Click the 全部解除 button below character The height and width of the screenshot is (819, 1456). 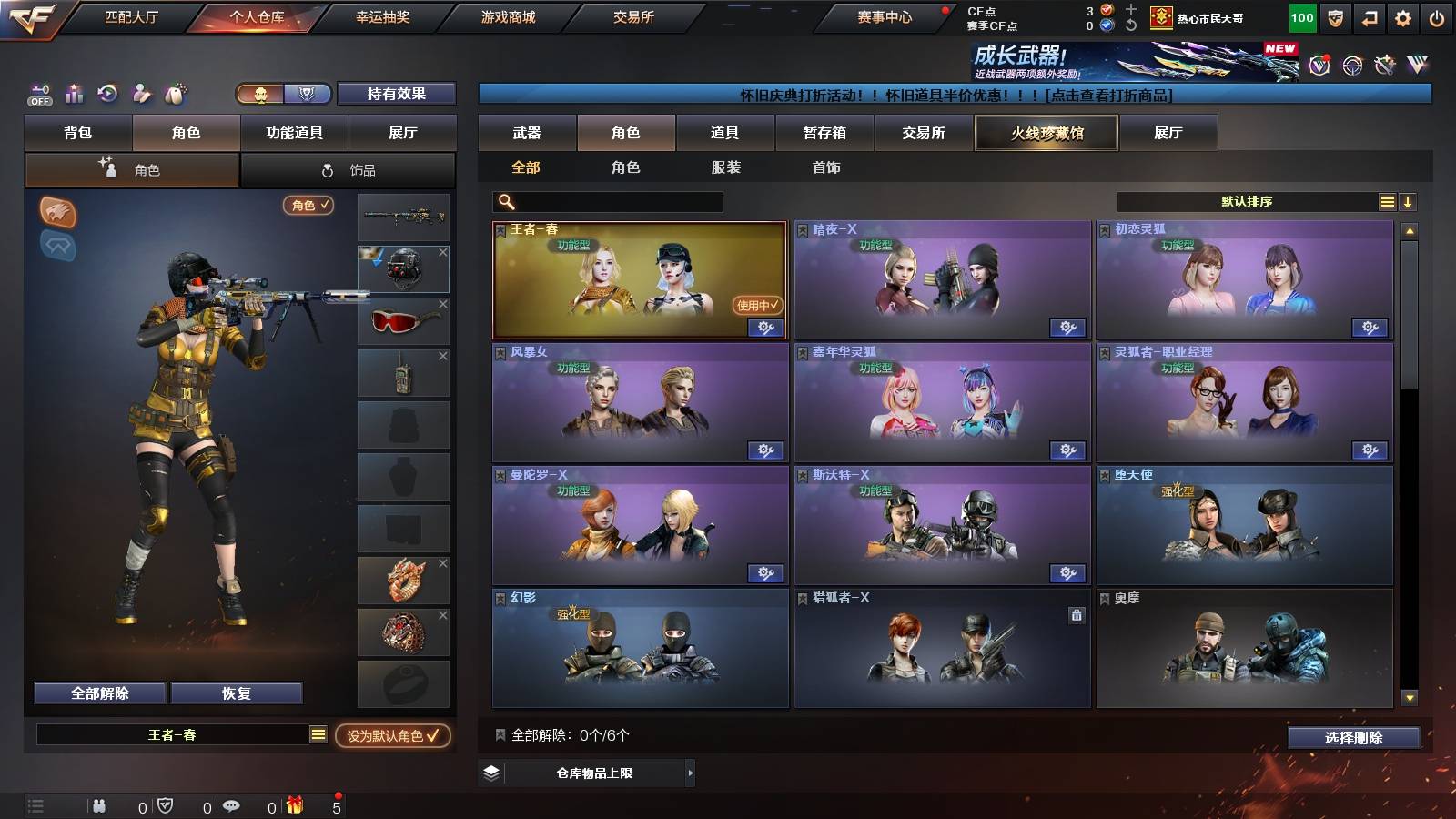point(98,693)
